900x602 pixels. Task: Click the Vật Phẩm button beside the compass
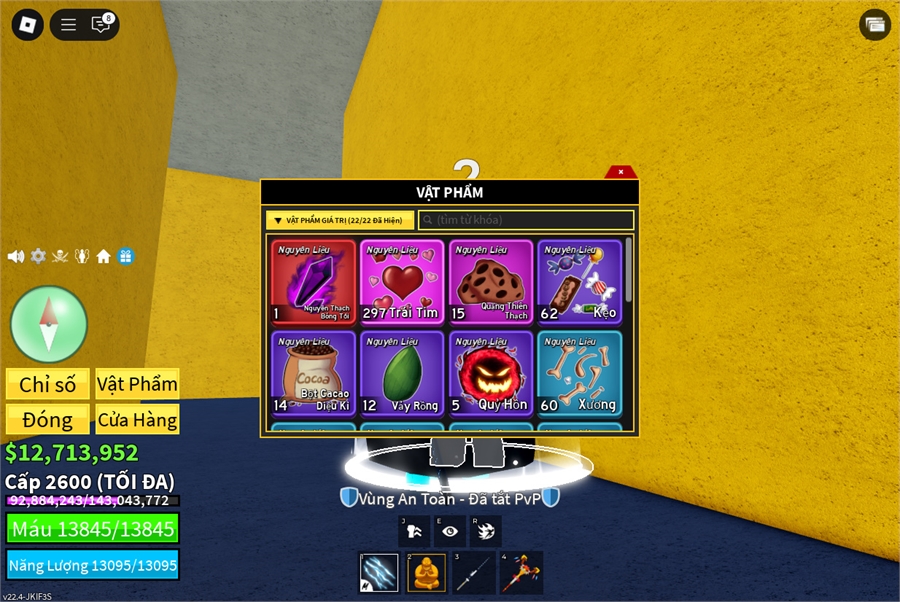point(137,384)
